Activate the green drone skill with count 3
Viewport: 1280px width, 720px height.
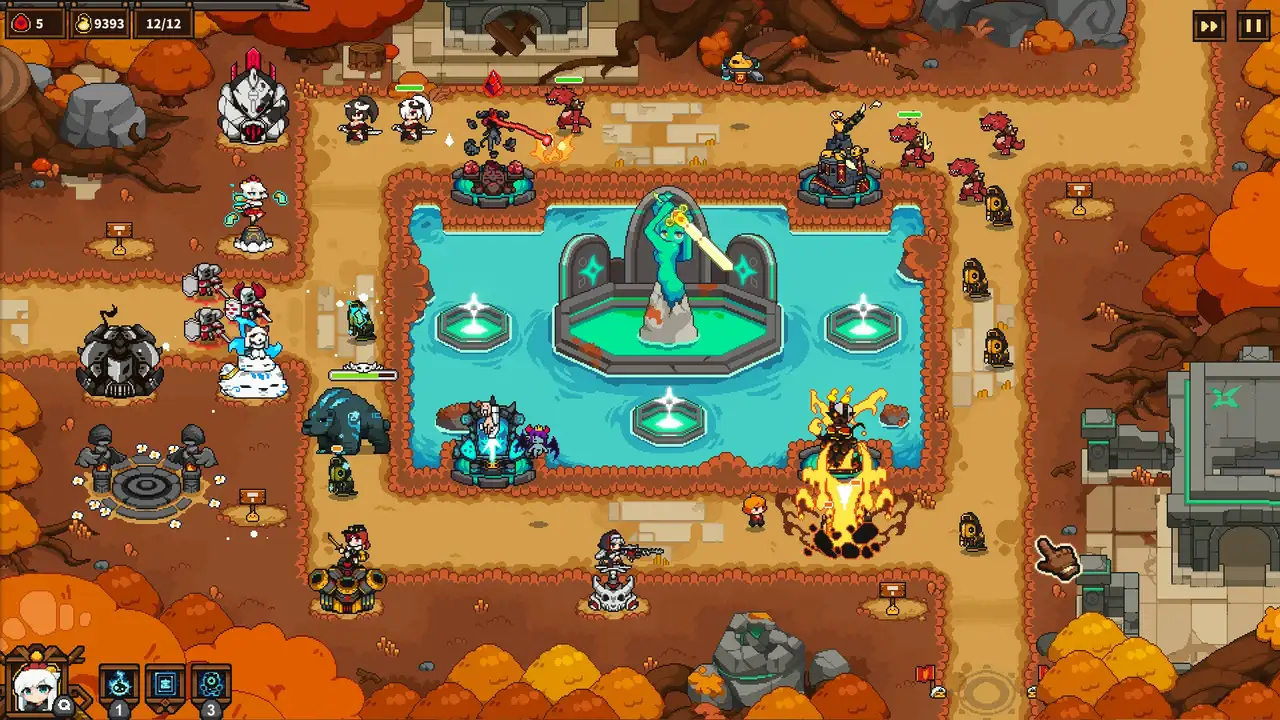(212, 683)
